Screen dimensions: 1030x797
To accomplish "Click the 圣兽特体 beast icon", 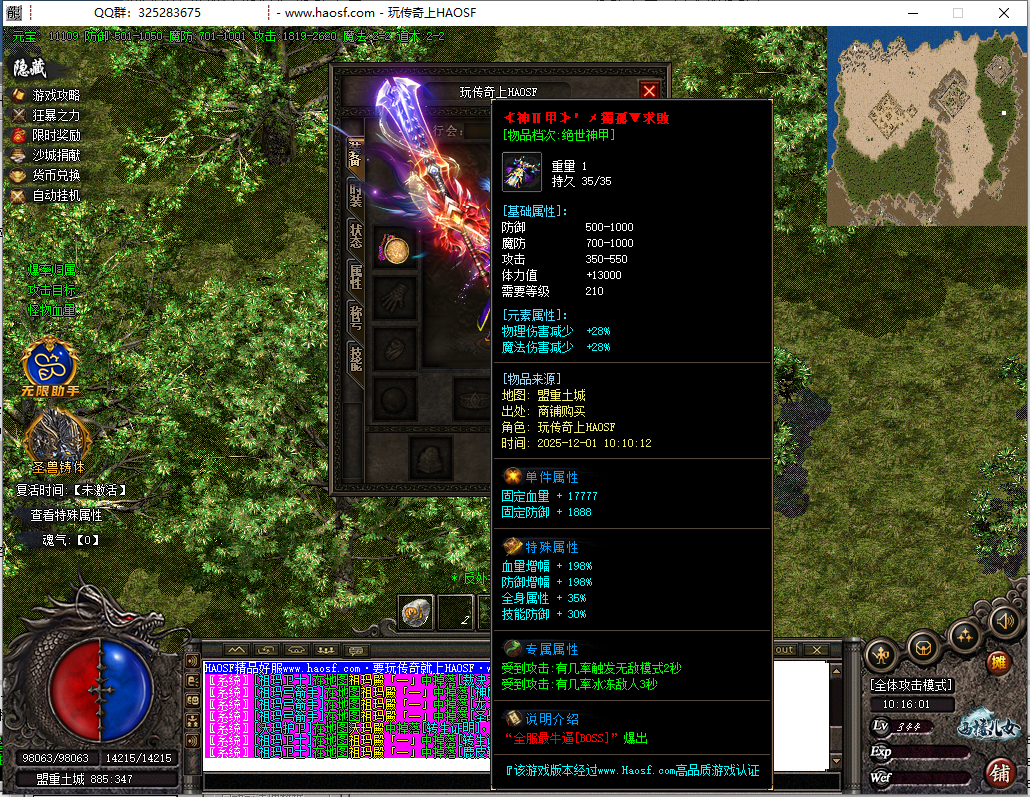I will coord(56,438).
